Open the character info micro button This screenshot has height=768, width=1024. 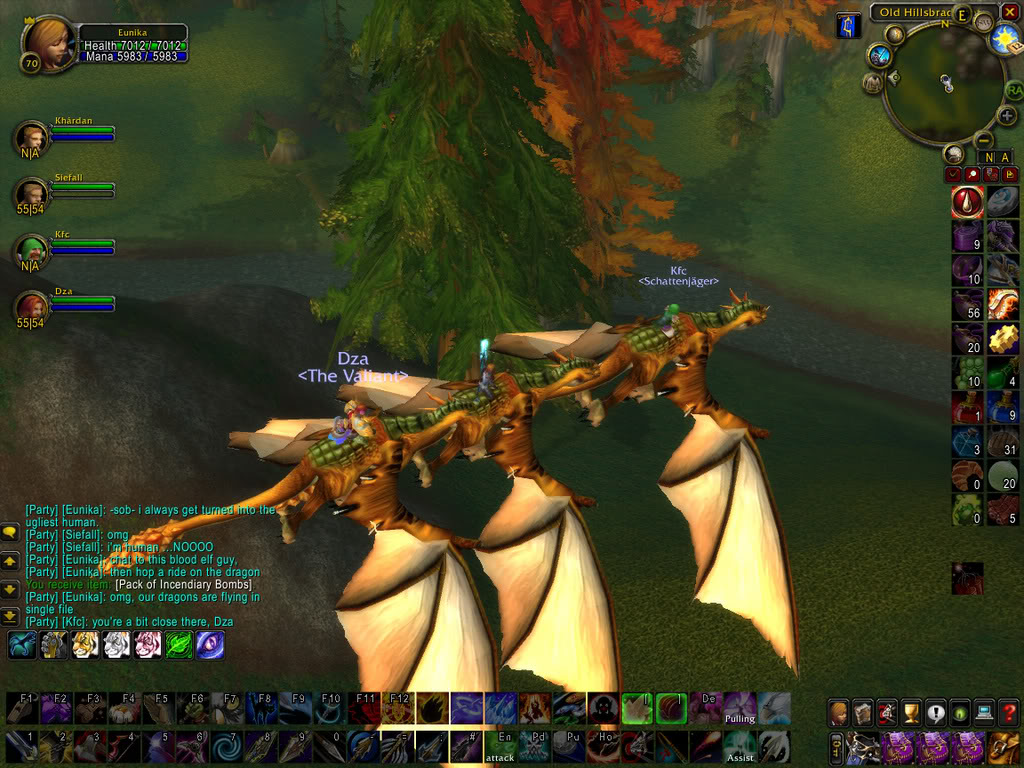839,713
